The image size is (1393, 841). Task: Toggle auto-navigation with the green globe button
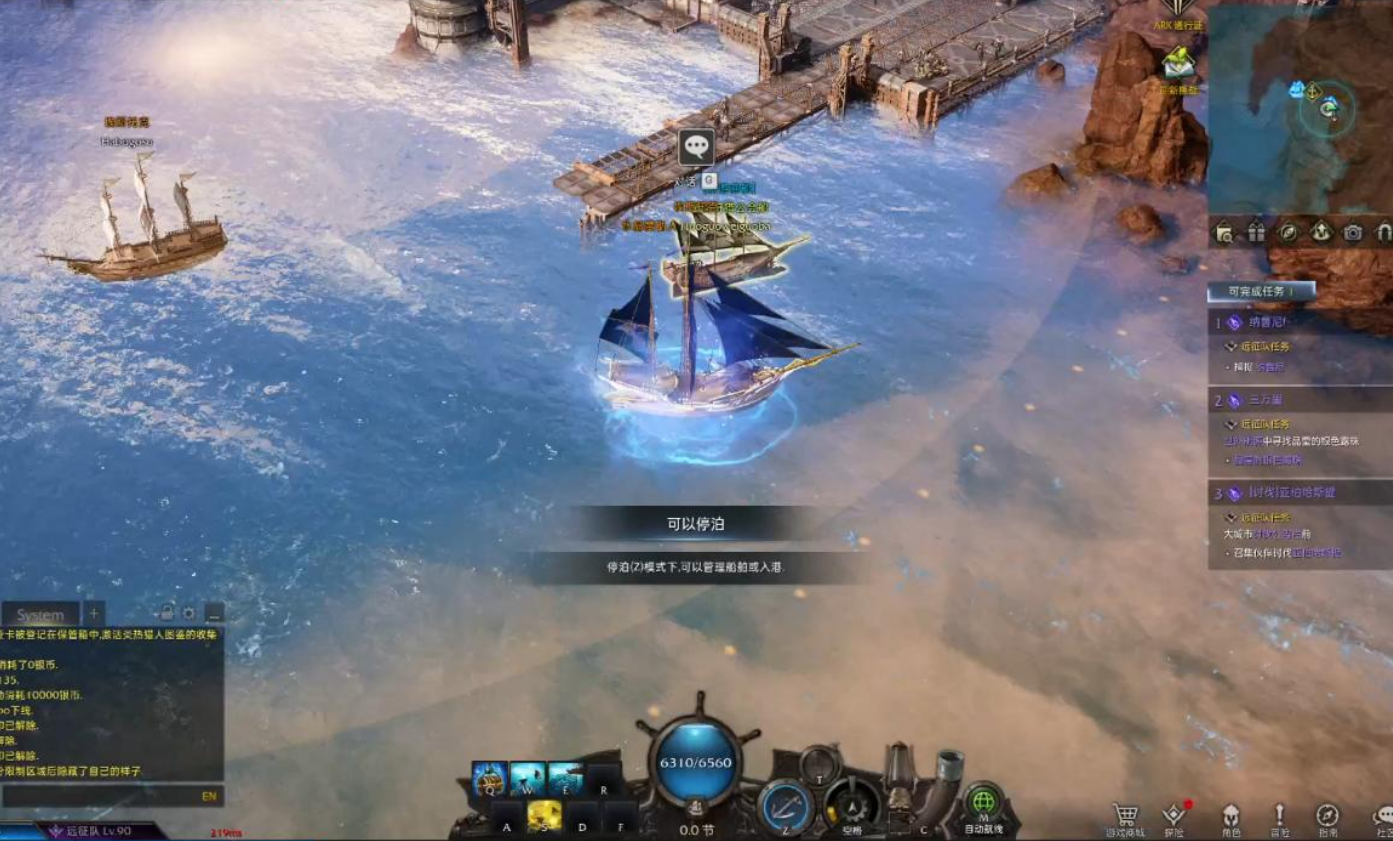983,803
